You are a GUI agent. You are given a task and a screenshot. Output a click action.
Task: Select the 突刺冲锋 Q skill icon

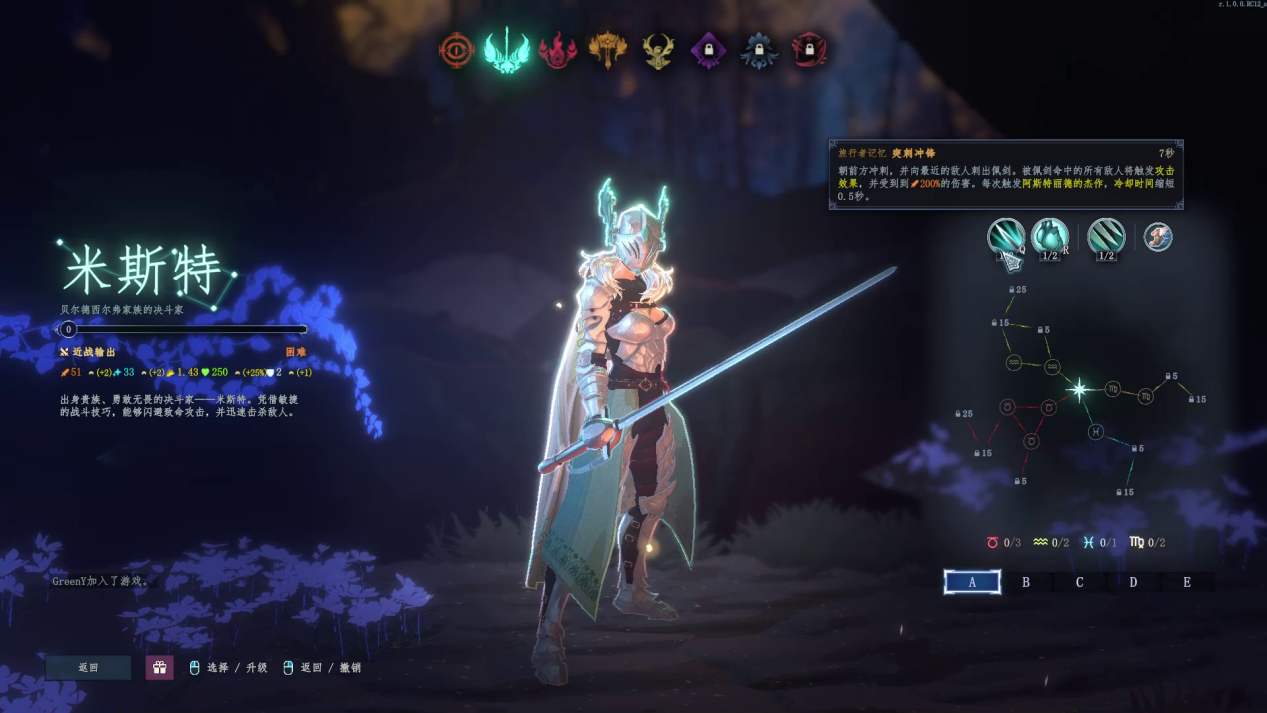coord(1005,237)
